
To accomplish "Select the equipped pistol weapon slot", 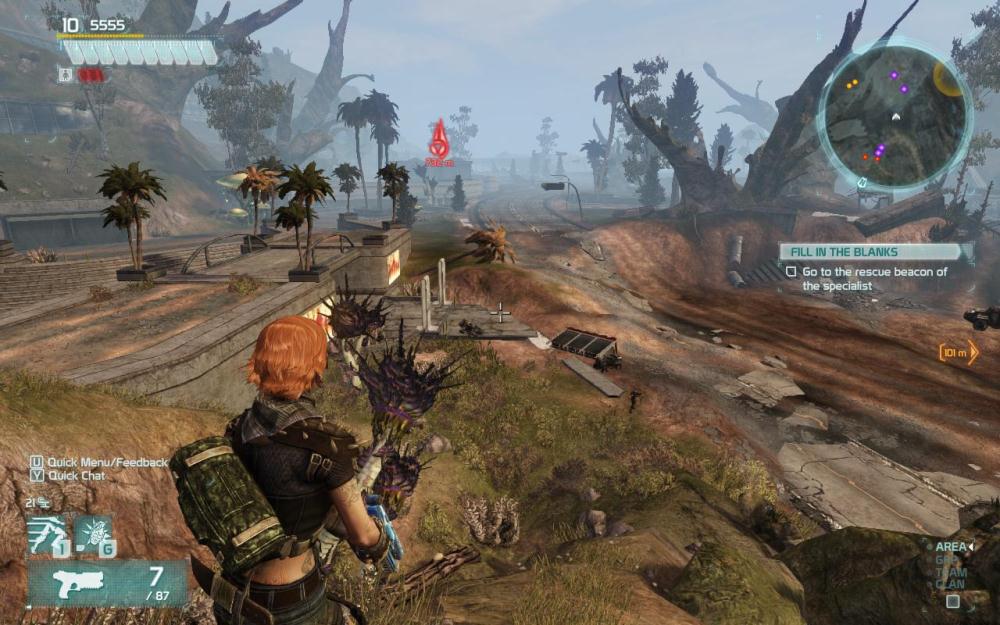I will point(107,582).
